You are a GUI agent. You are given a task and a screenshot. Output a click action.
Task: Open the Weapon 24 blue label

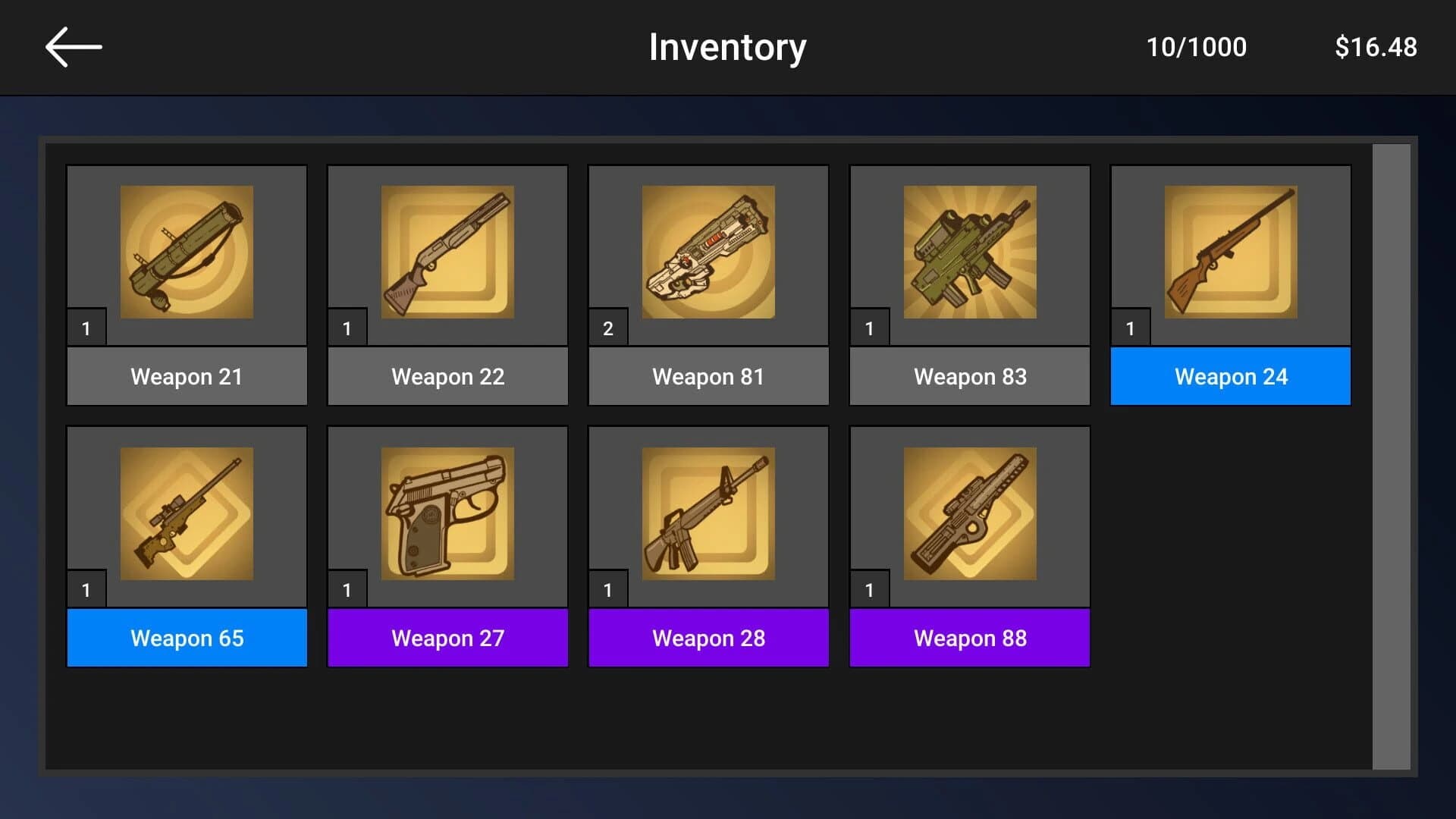(1230, 376)
